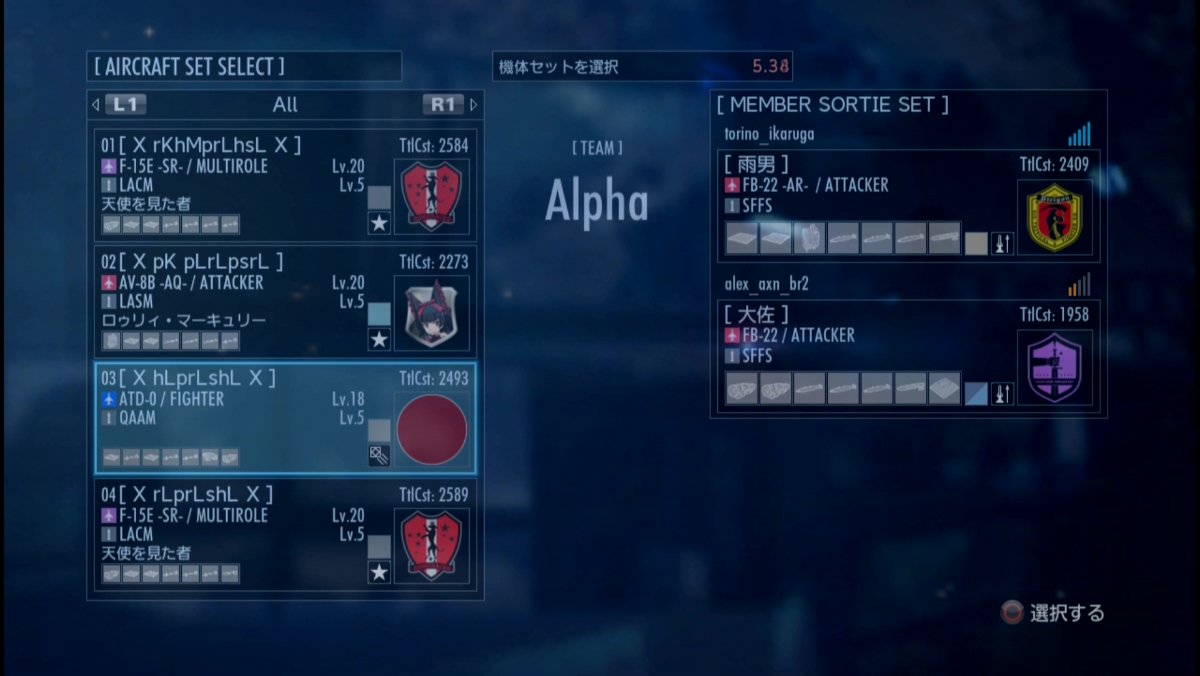The width and height of the screenshot is (1200, 676).
Task: Select aircraft set 01 F-15E LACM
Action: coord(240,186)
